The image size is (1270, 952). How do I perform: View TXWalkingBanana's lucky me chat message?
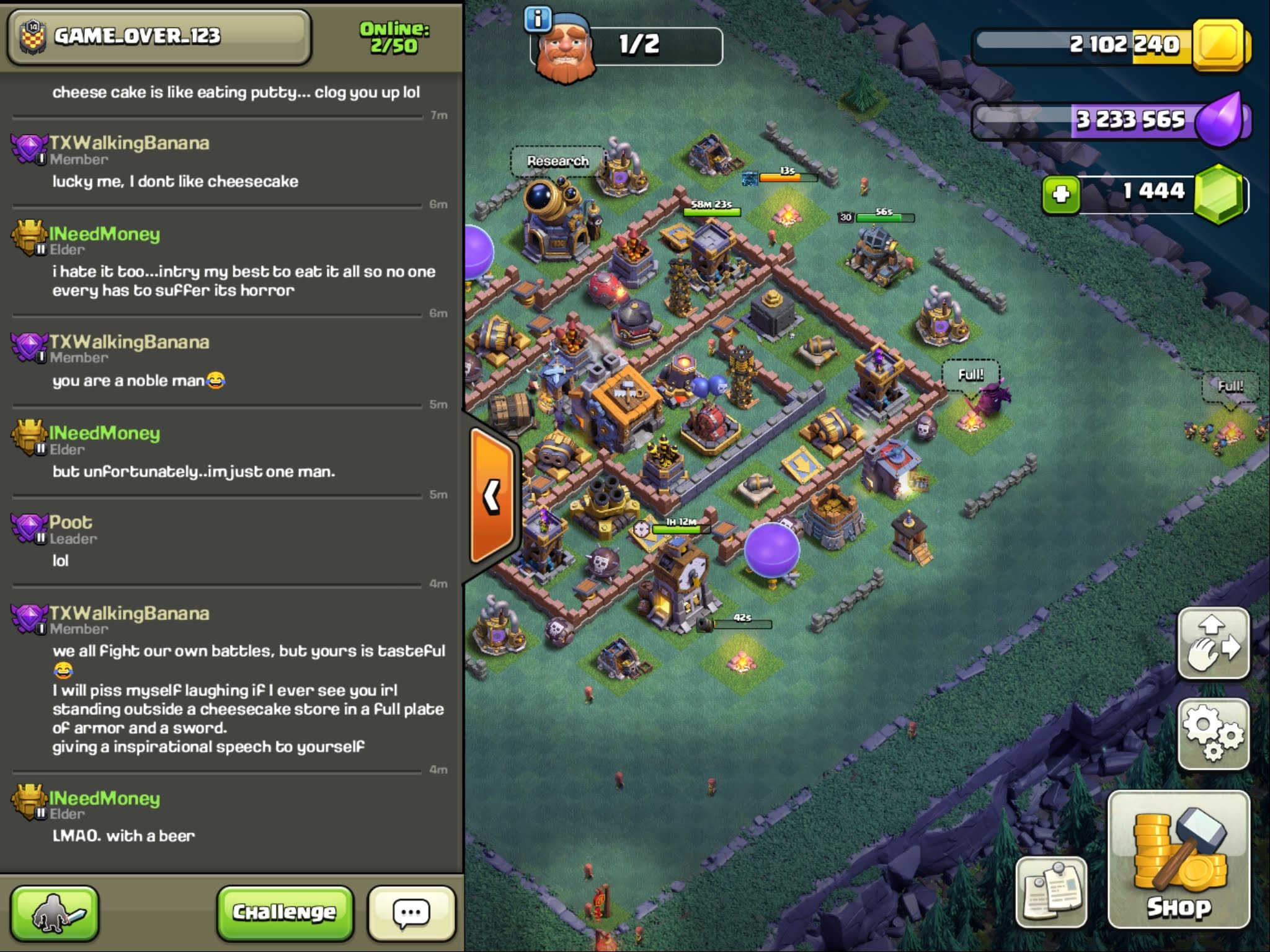(175, 182)
